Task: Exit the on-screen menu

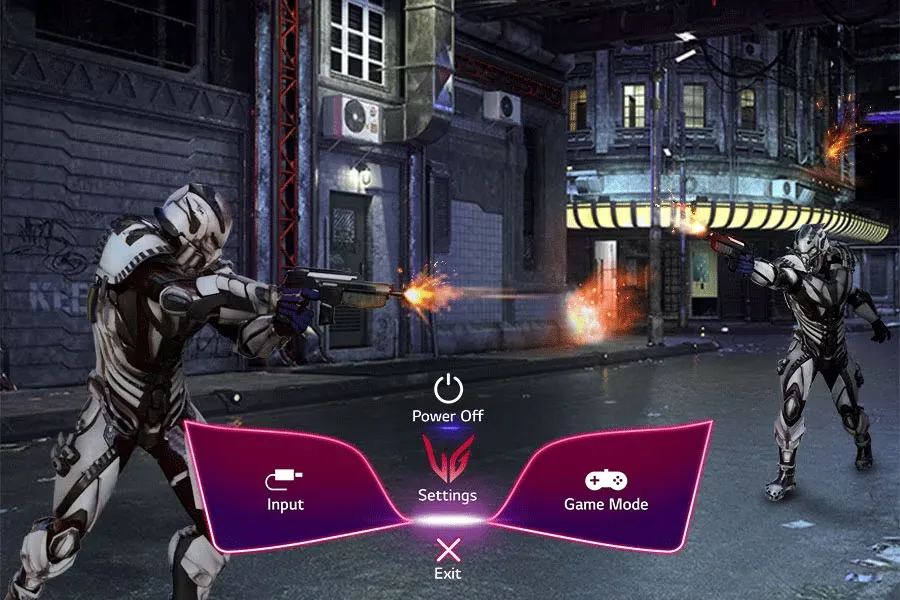Action: coord(448,556)
